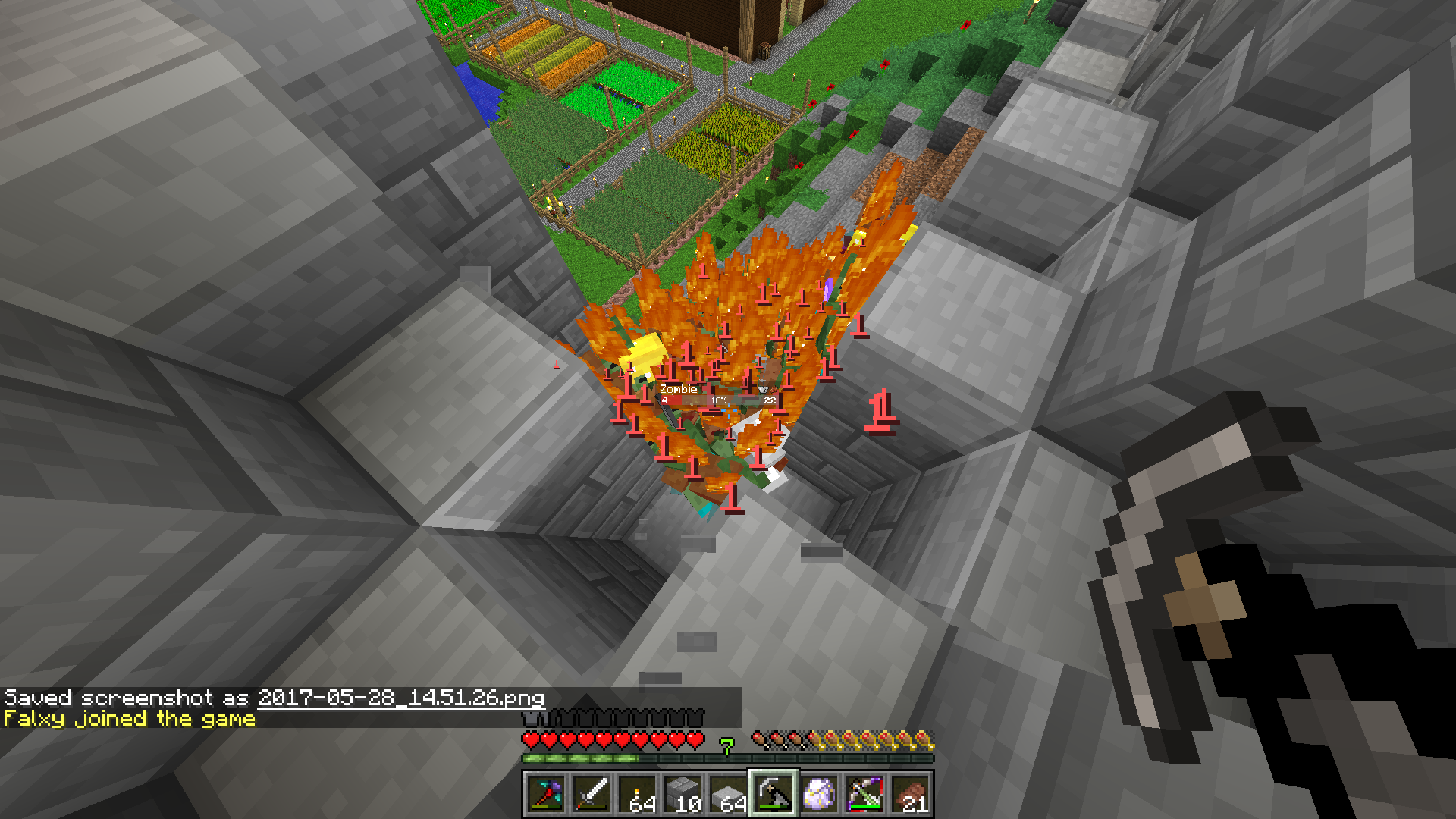Choose the stack of 64 torches
Image resolution: width=1456 pixels, height=819 pixels.
[637, 794]
